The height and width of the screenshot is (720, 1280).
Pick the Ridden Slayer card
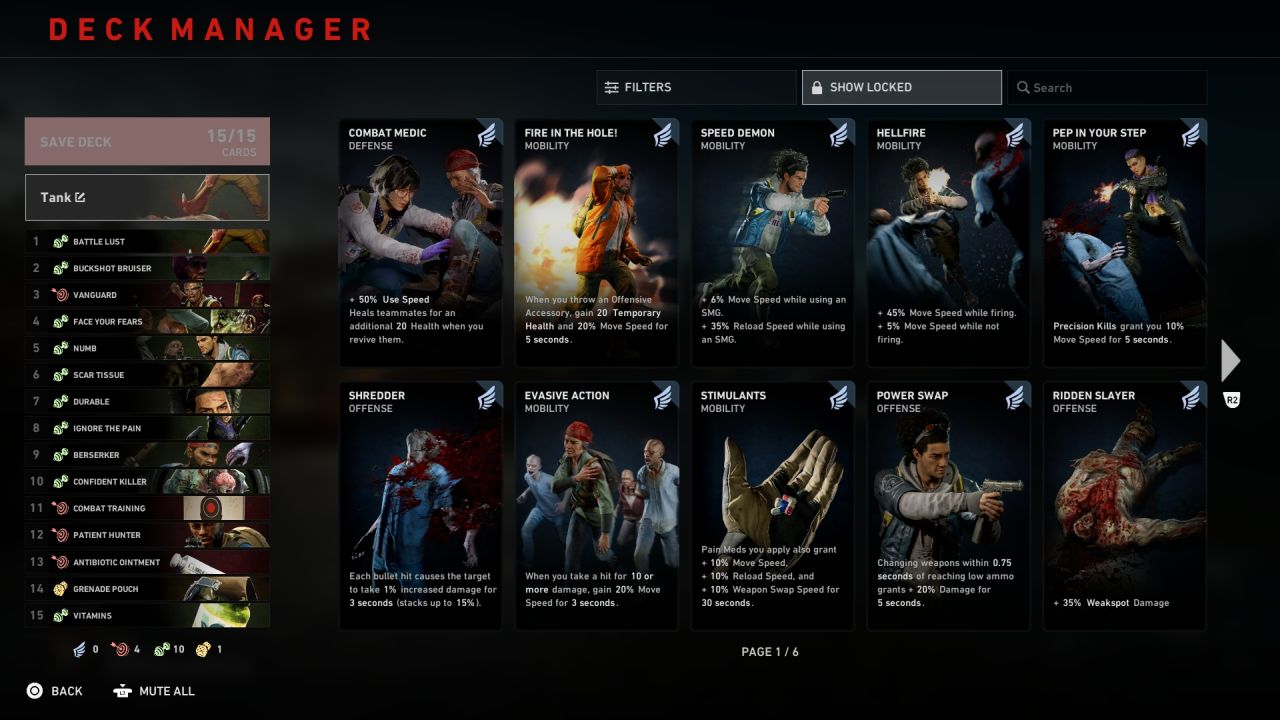tap(1125, 506)
